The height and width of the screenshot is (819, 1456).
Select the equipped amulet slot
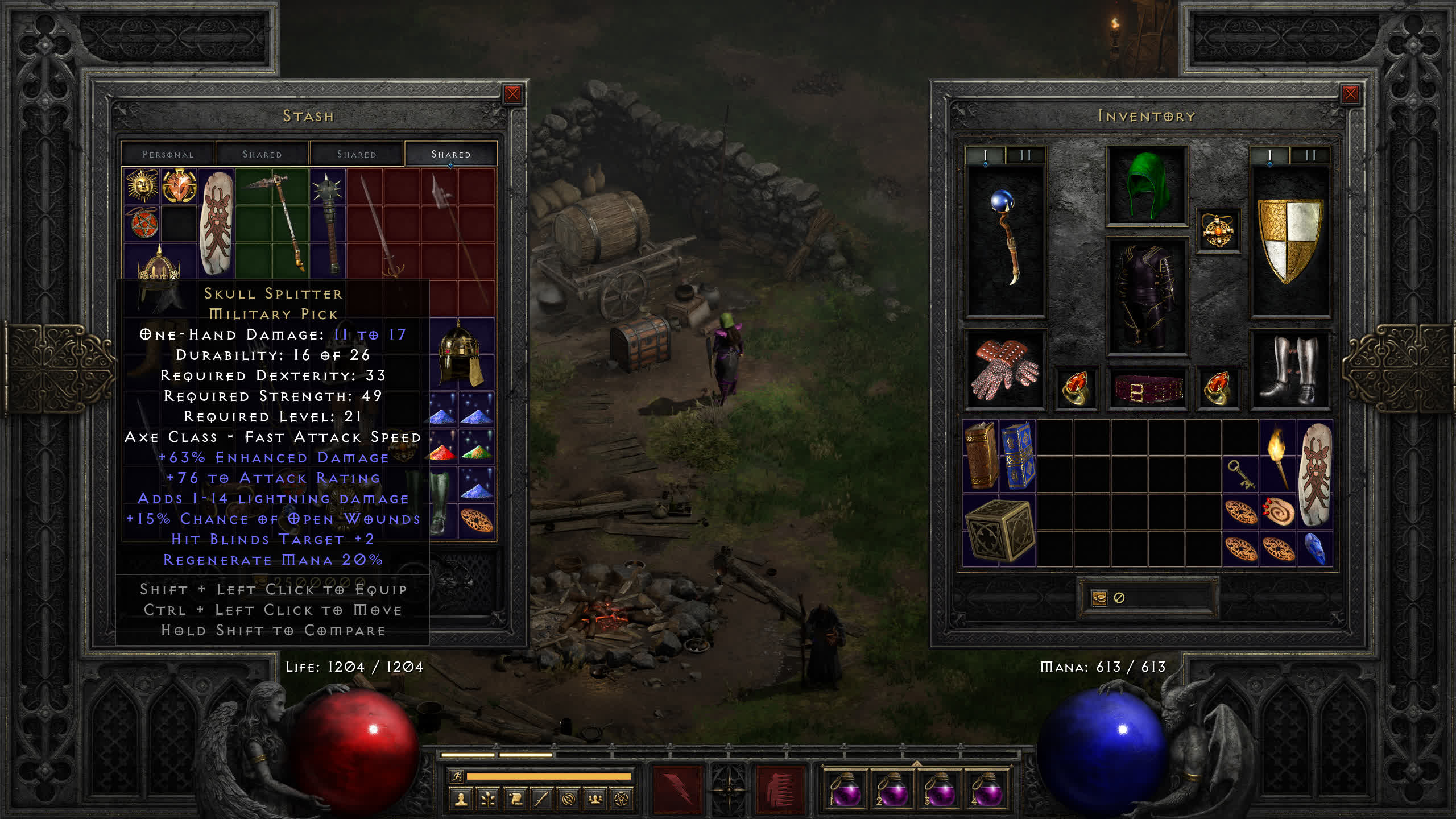(1218, 231)
